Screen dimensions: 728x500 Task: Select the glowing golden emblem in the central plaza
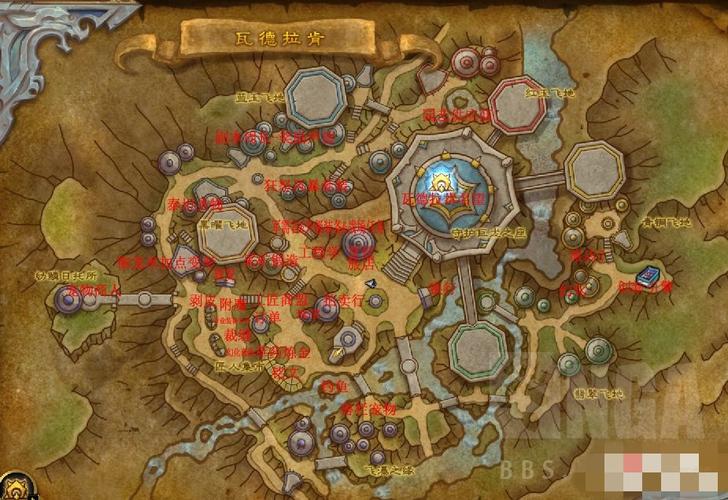(442, 180)
